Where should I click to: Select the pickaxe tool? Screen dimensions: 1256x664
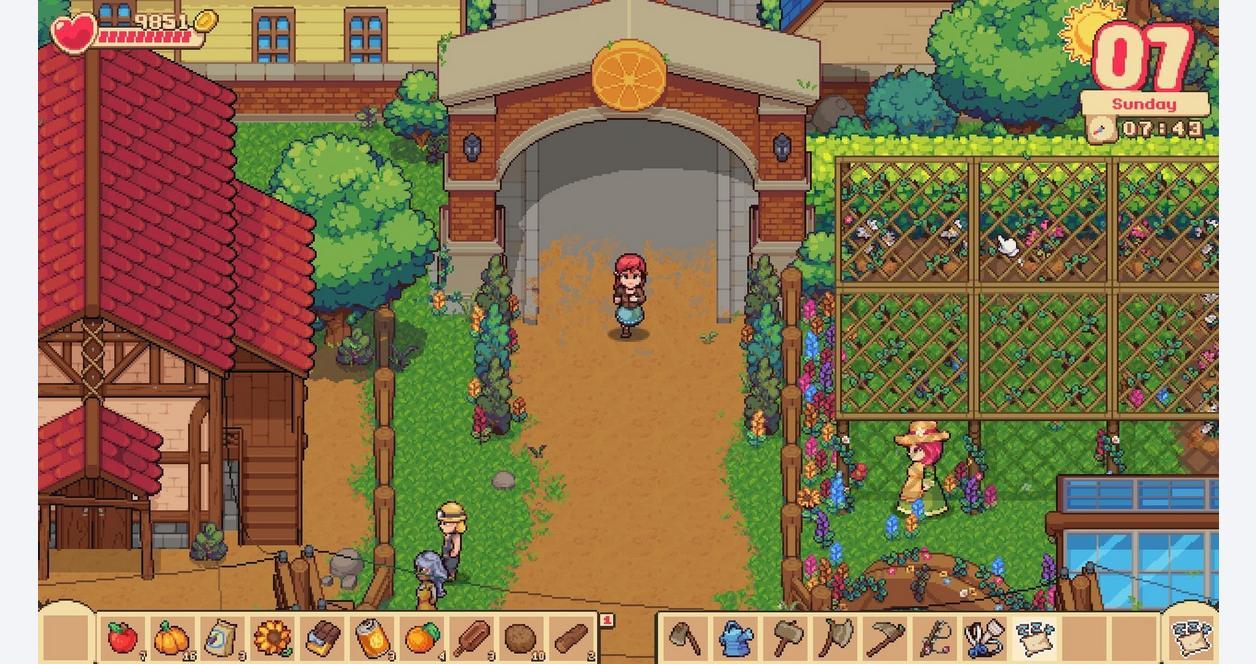coord(885,637)
